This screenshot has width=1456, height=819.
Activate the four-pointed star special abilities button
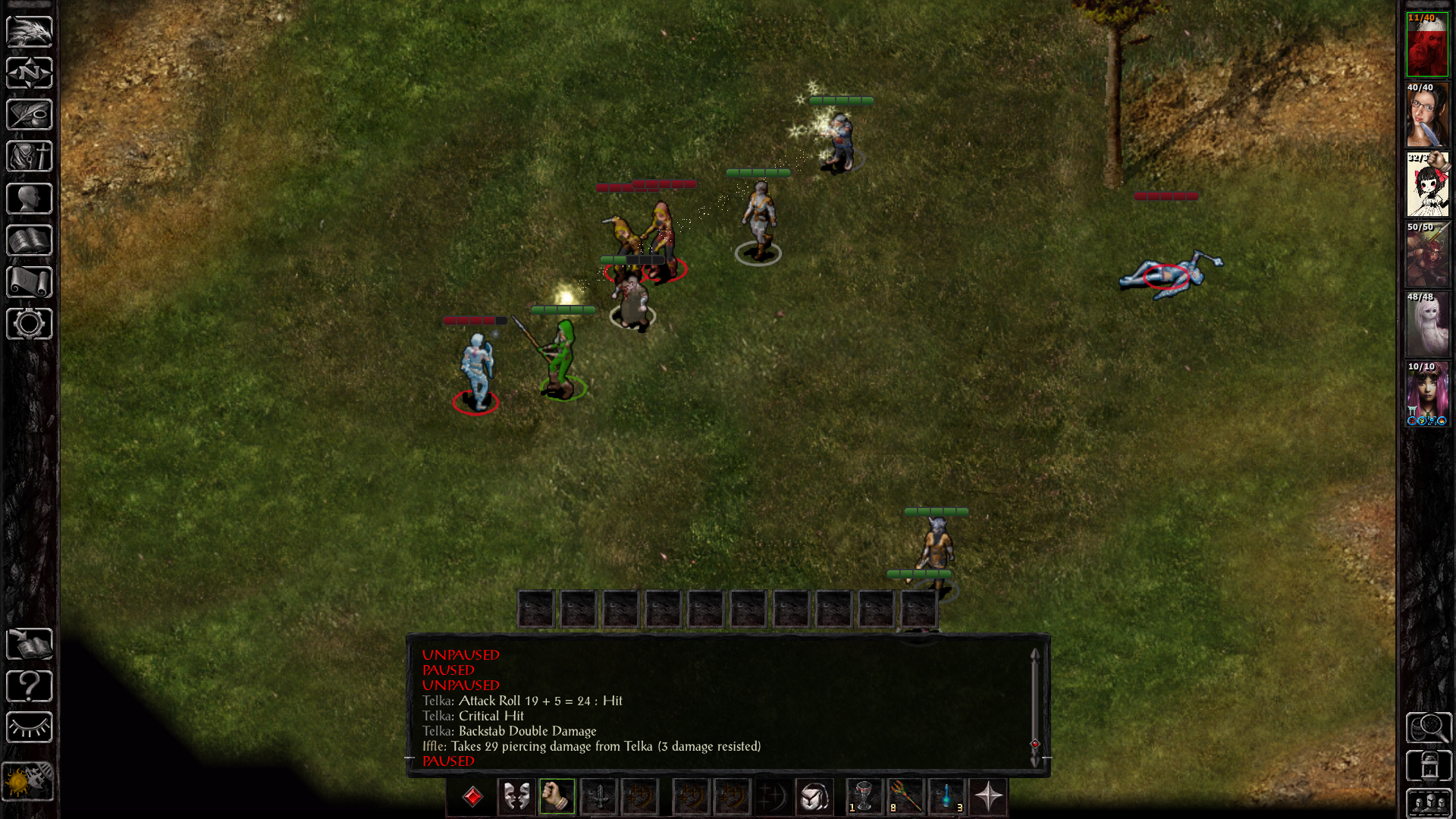point(988,796)
